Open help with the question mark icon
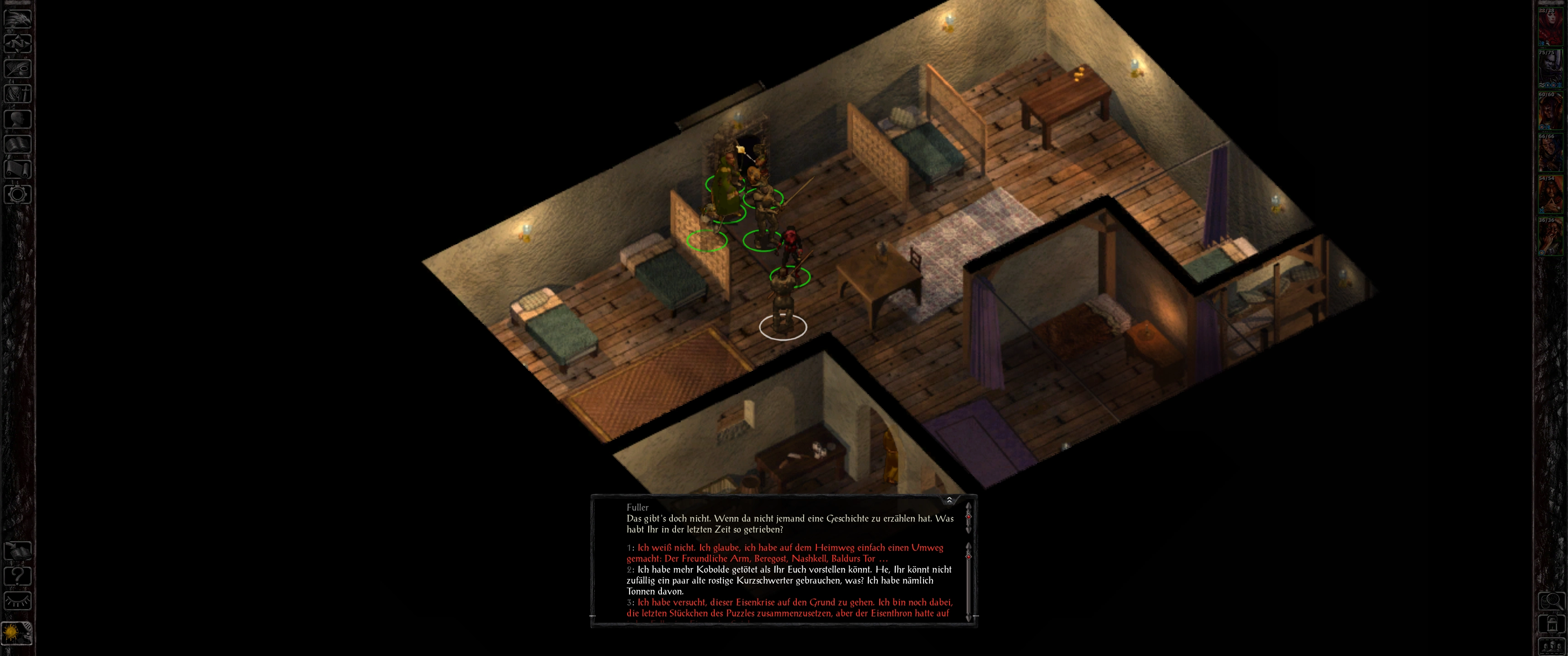The height and width of the screenshot is (656, 1568). click(x=18, y=576)
